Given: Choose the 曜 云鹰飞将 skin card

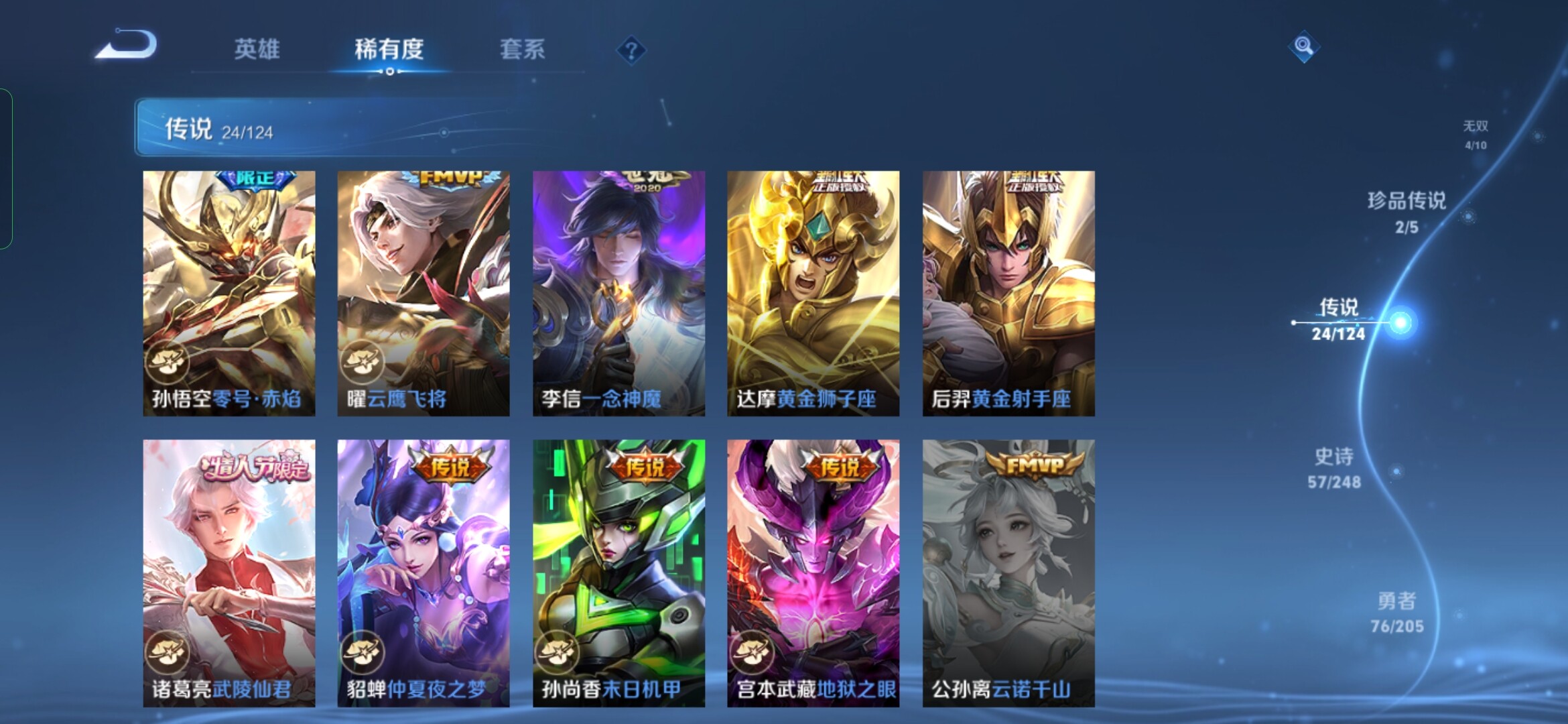Looking at the screenshot, I should click(423, 293).
